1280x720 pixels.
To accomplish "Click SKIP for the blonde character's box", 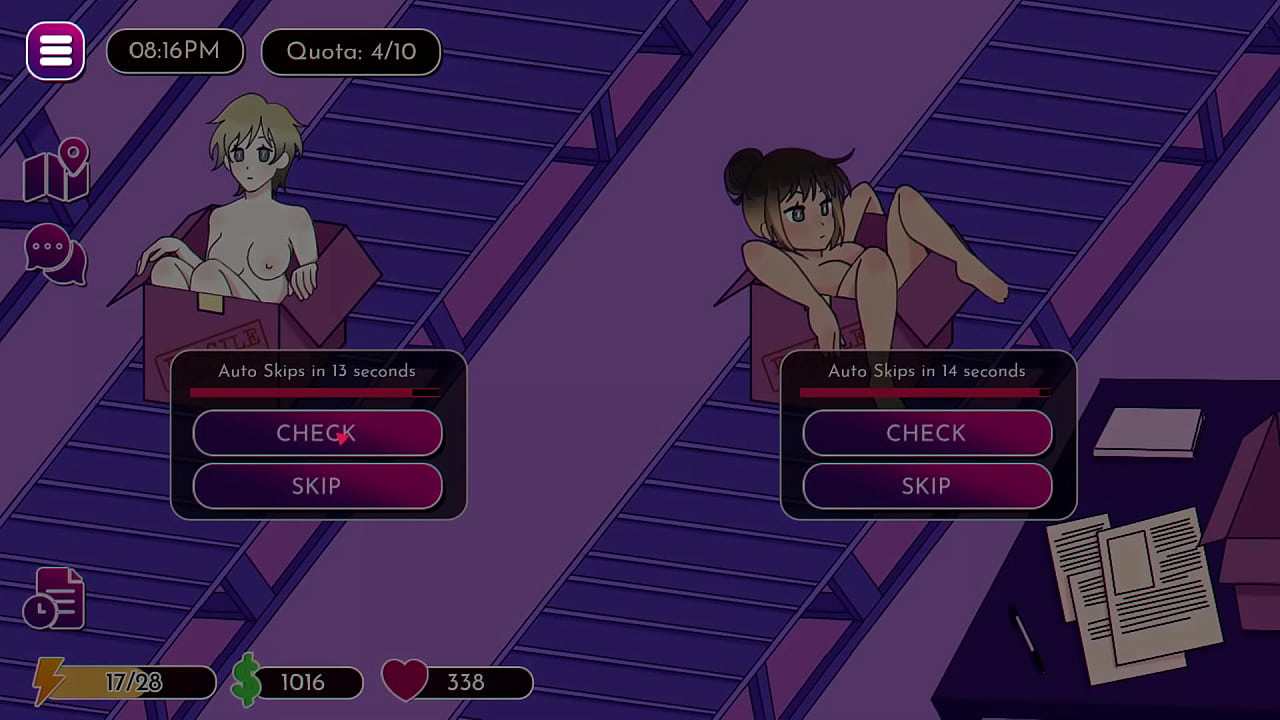I will (x=317, y=487).
